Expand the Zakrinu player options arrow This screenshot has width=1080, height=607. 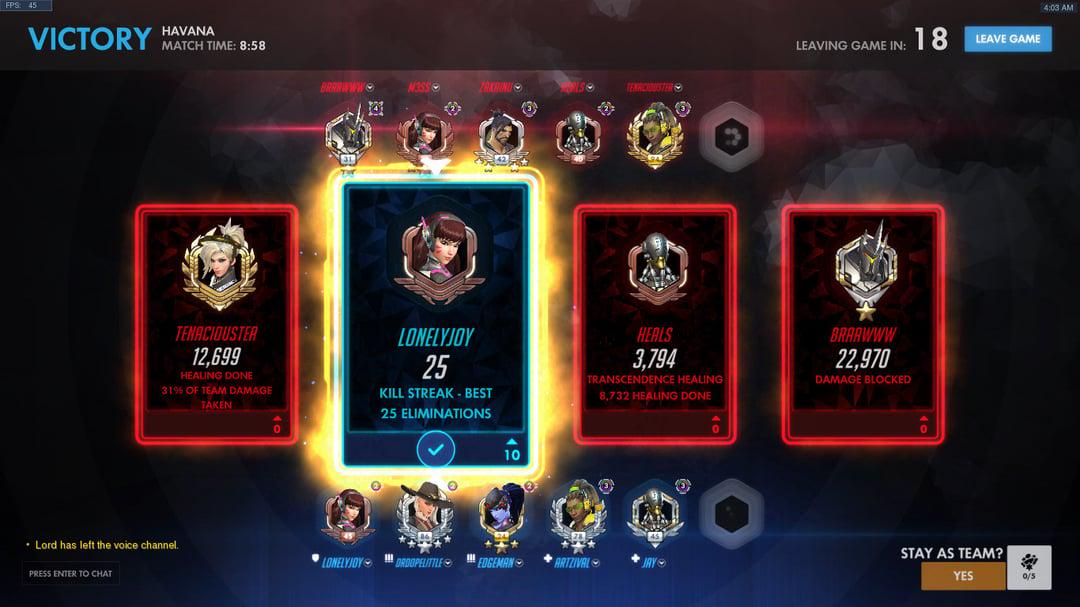[x=519, y=88]
